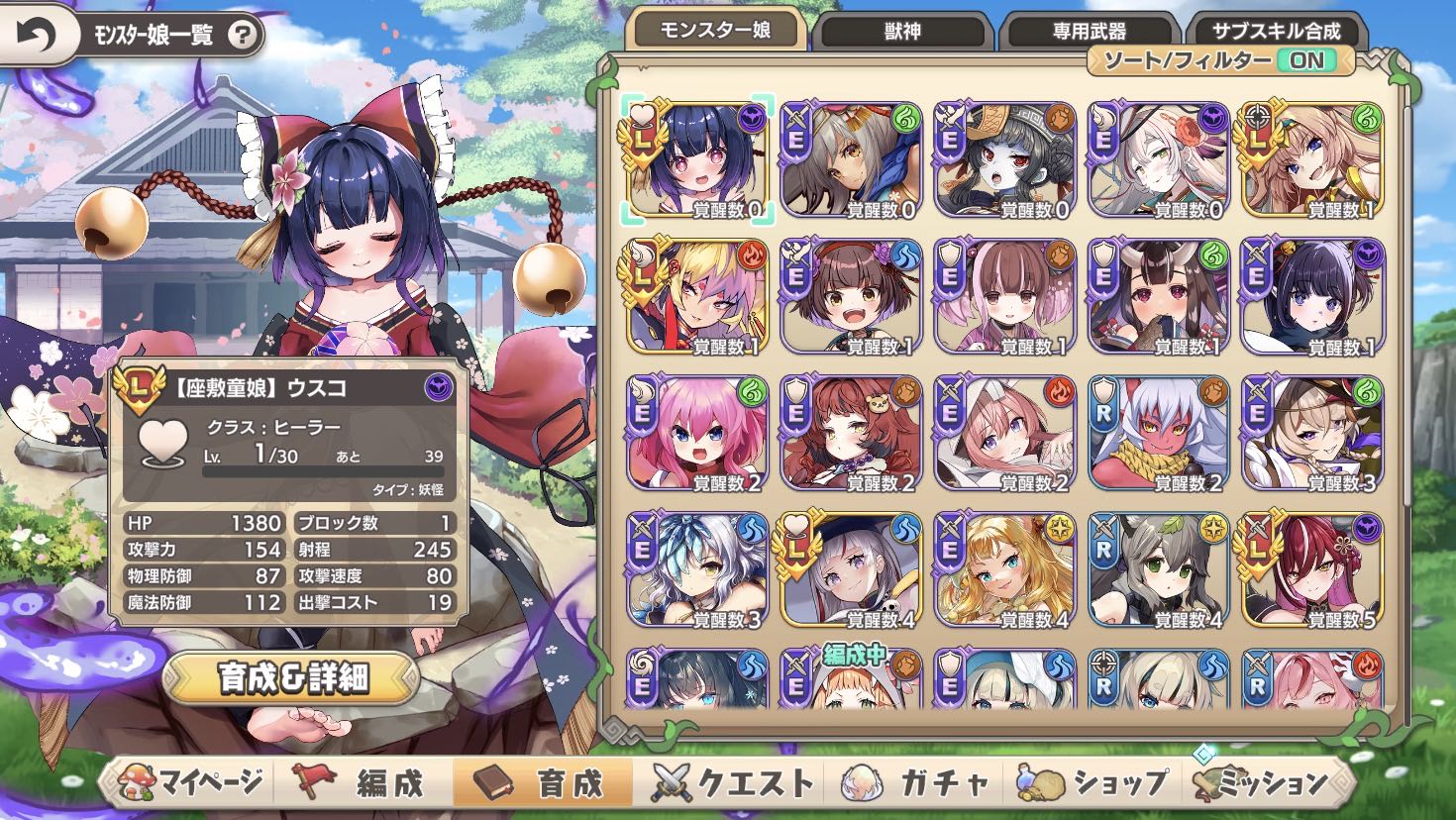Open the サブスキル合成 tab
The width and height of the screenshot is (1456, 820).
pyautogui.click(x=1276, y=32)
